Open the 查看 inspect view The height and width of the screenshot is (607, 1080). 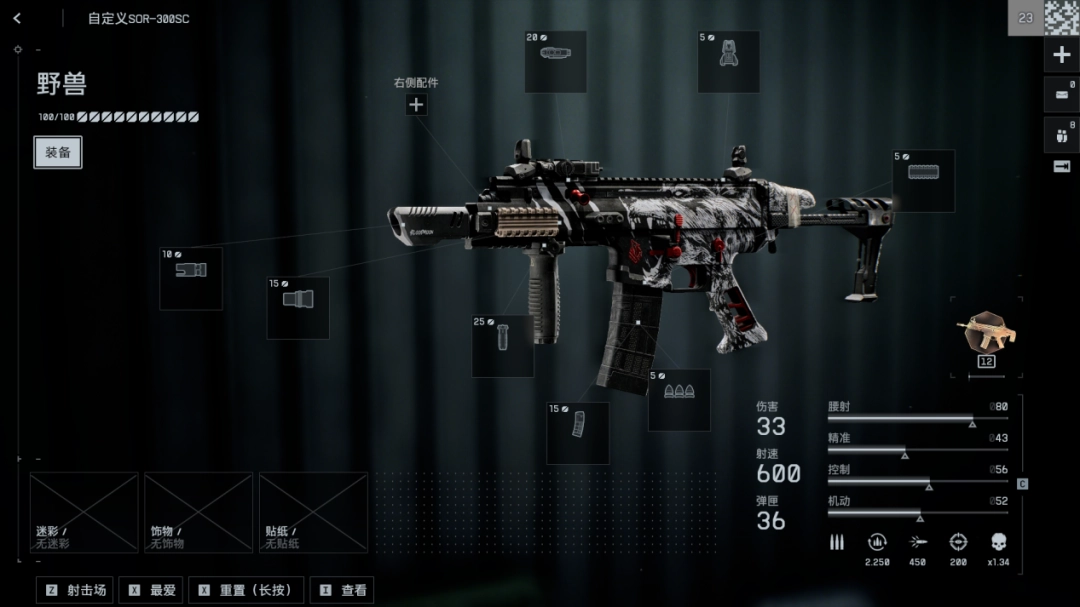pyautogui.click(x=342, y=590)
